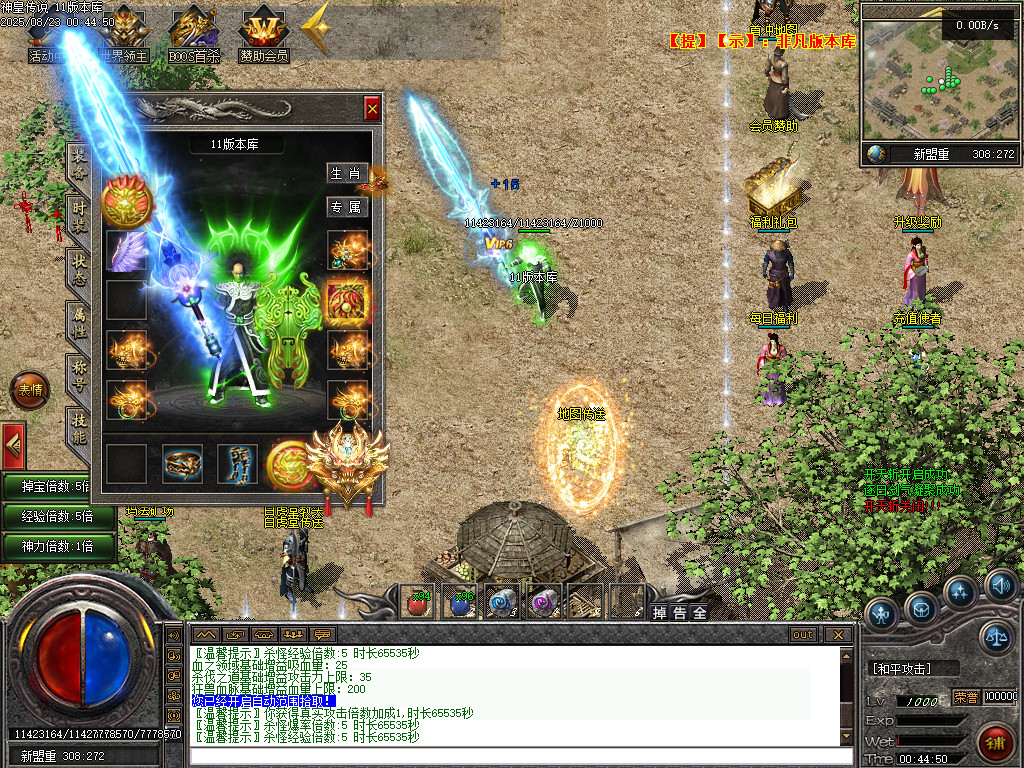Switch to the 称号 title tab
The image size is (1024, 768).
tap(78, 374)
